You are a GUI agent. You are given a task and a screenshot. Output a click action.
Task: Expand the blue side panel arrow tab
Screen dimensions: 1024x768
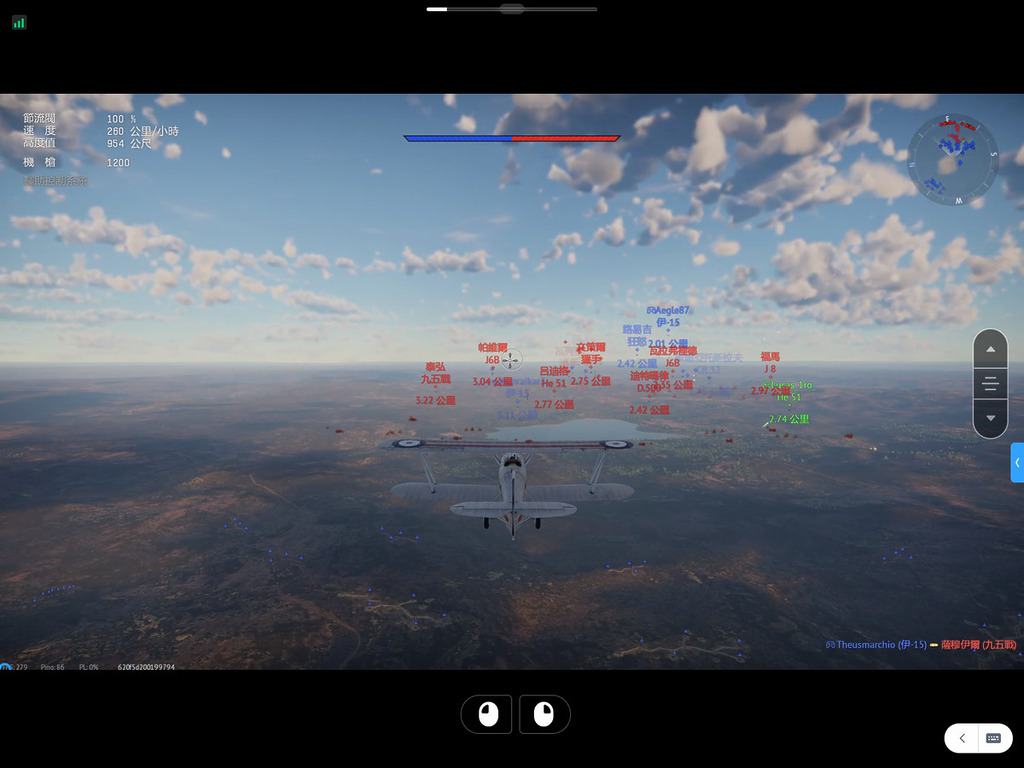[x=1017, y=463]
